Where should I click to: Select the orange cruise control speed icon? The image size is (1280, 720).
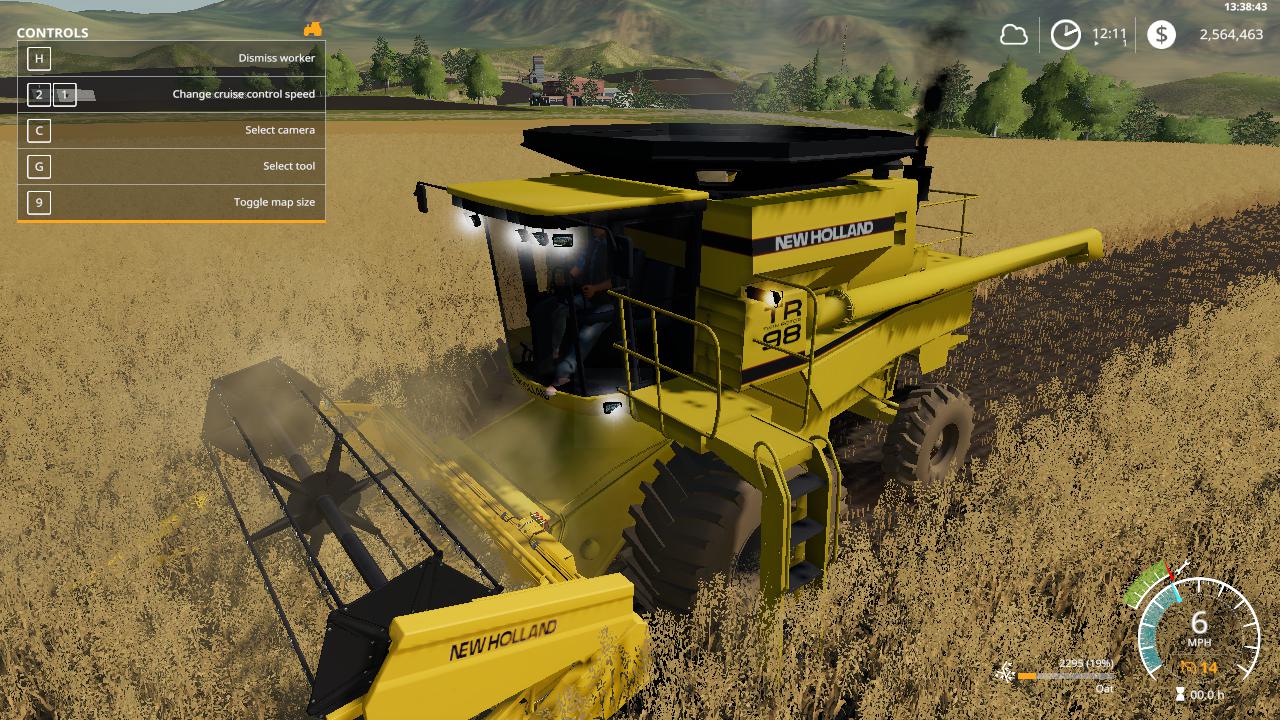tap(1188, 667)
